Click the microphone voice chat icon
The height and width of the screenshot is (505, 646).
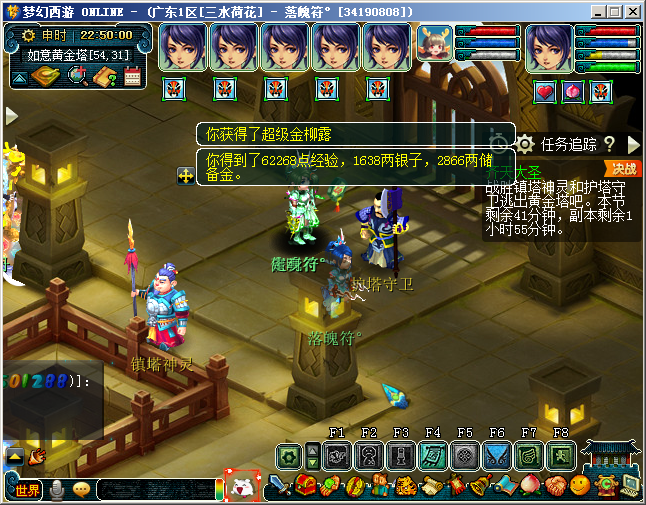57,490
